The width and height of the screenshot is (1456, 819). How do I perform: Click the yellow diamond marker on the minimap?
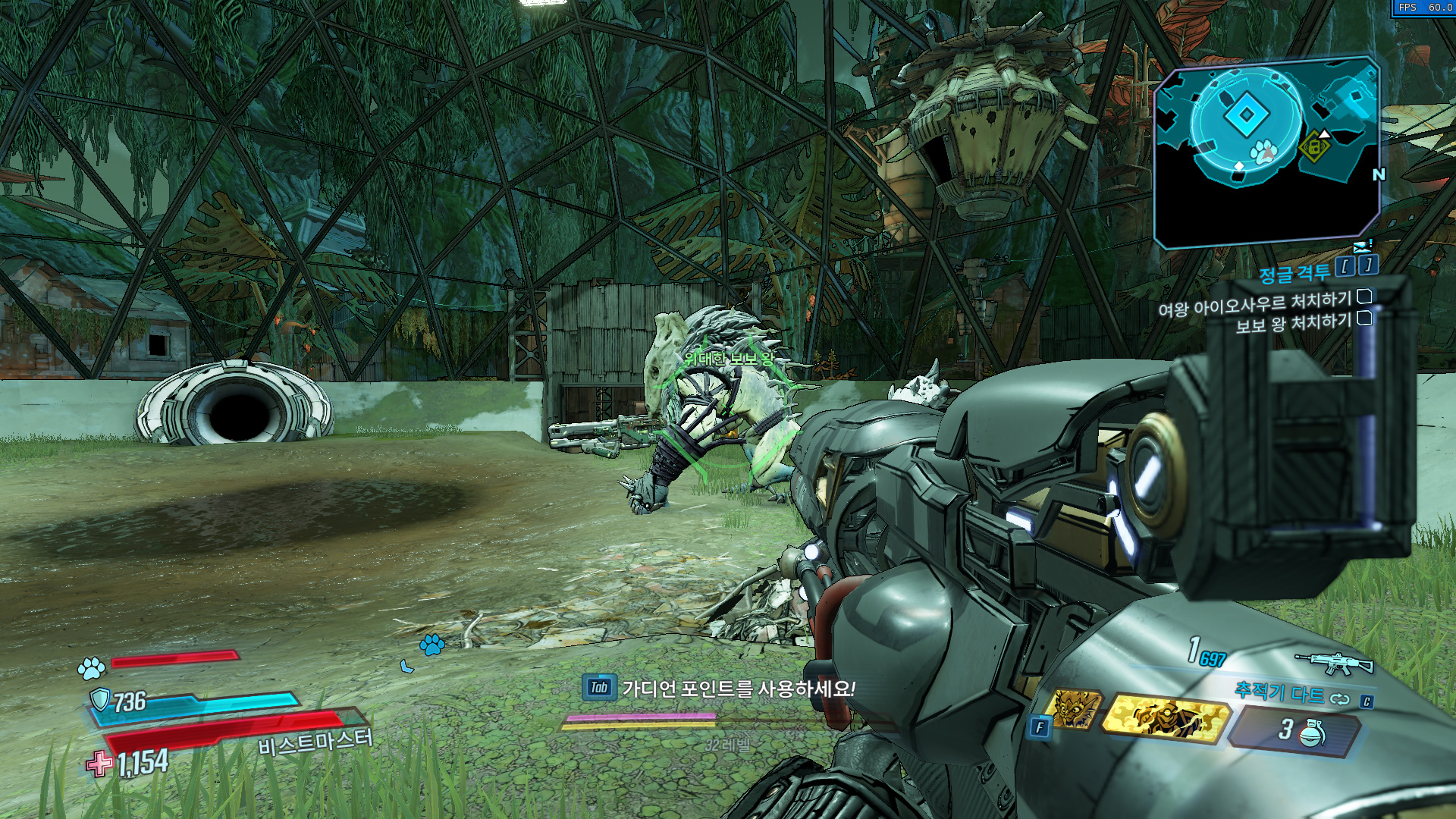[1313, 147]
